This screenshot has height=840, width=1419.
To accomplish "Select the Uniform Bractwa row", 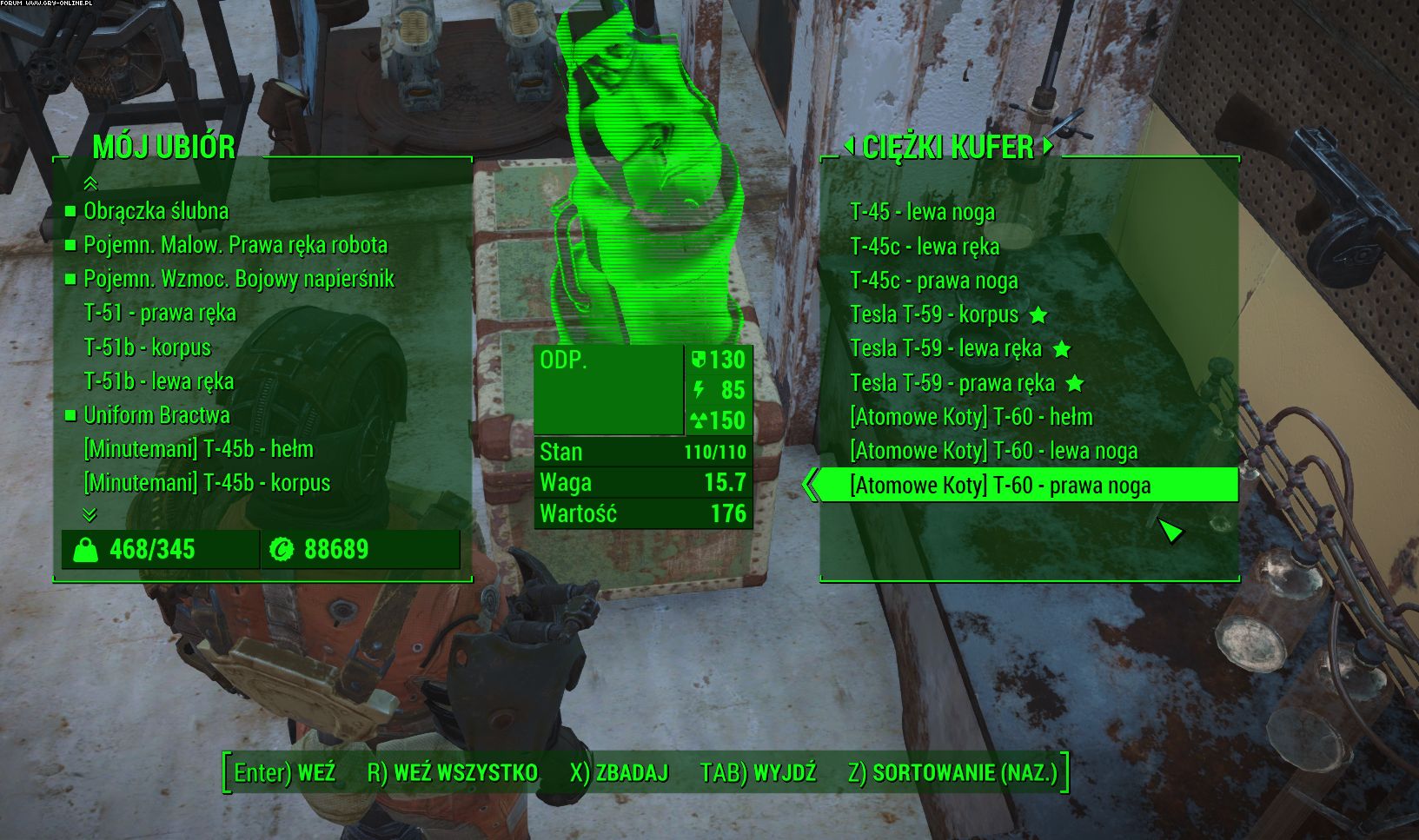I will (x=156, y=415).
